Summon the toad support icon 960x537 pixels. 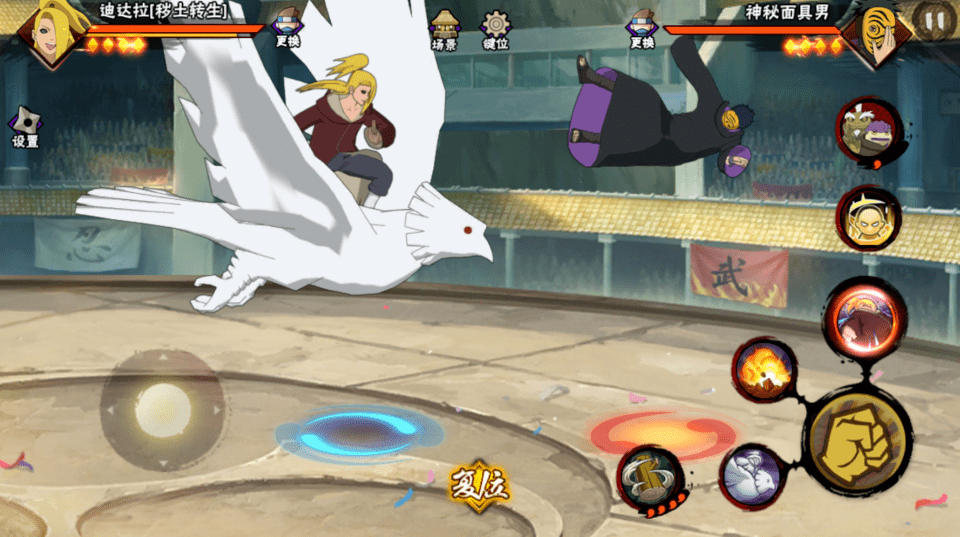[x=869, y=132]
